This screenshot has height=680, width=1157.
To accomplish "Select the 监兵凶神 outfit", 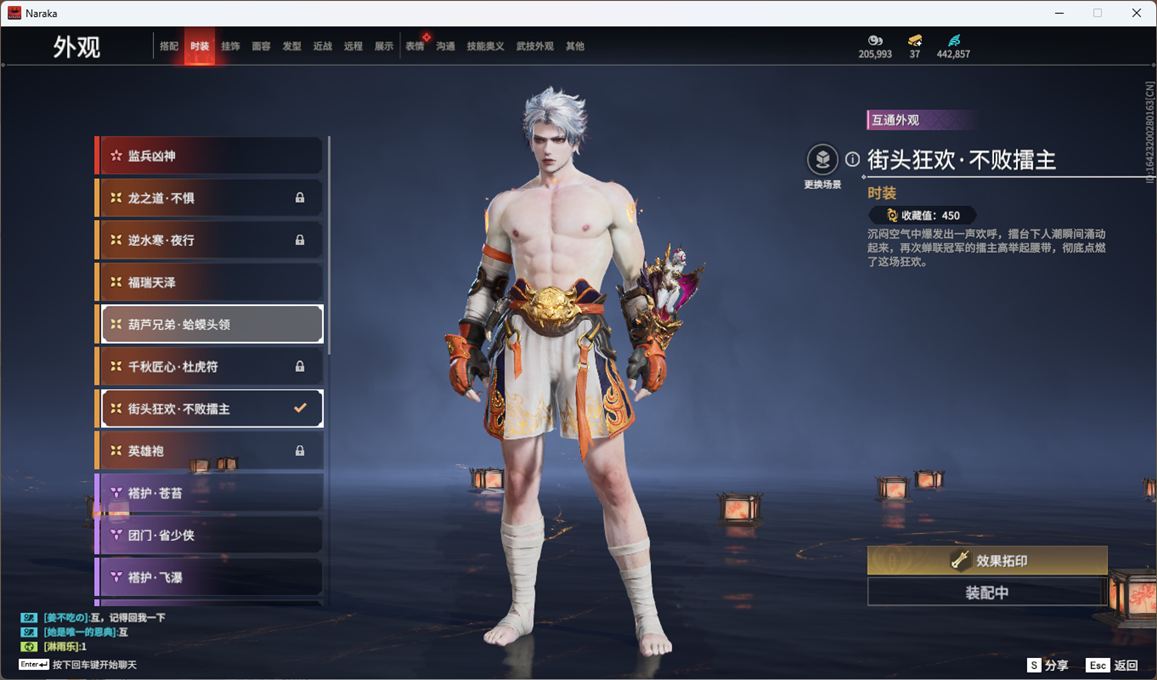I will pyautogui.click(x=209, y=156).
